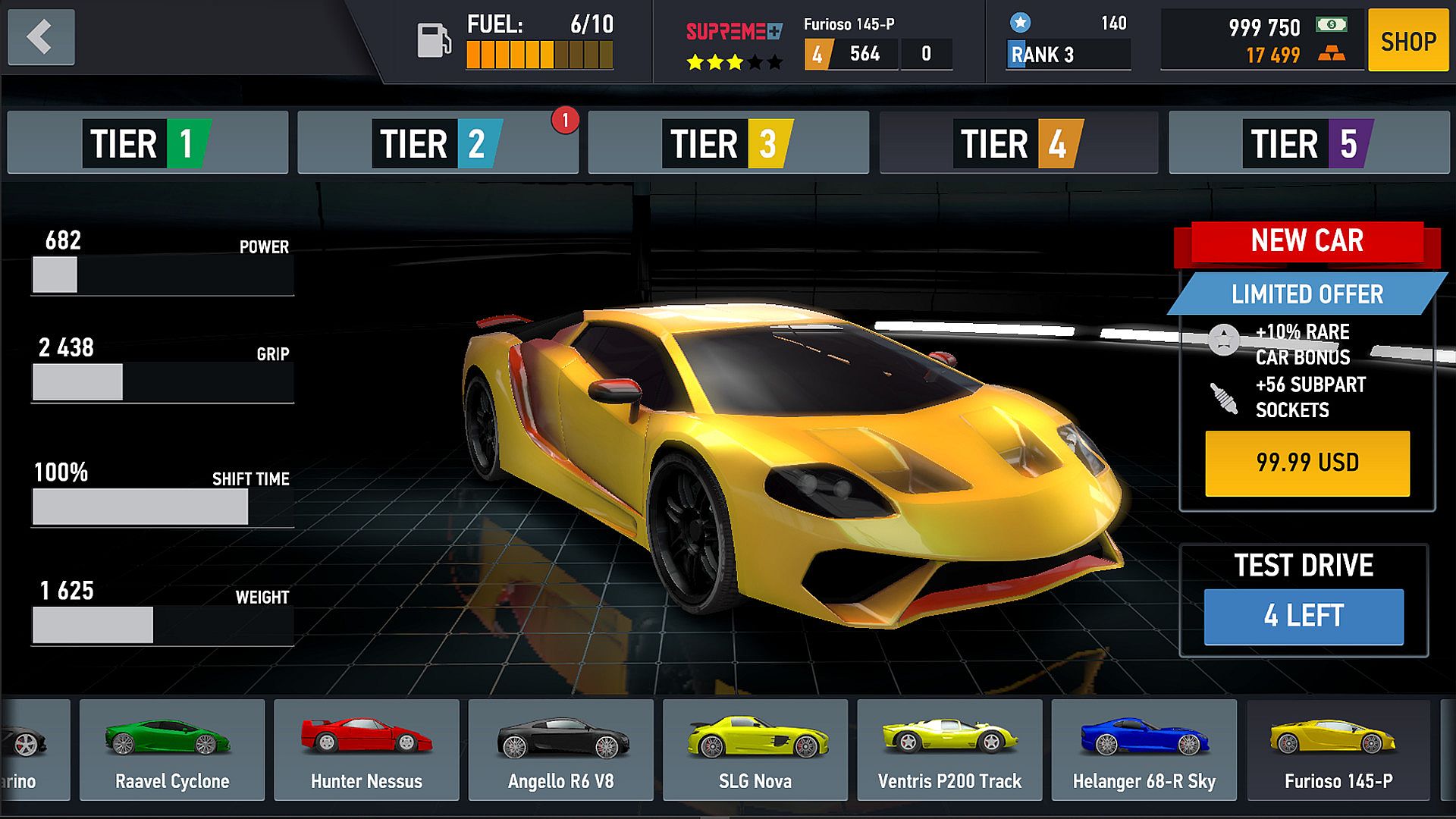Start a test drive with 4 left
This screenshot has height=819, width=1456.
(x=1304, y=617)
